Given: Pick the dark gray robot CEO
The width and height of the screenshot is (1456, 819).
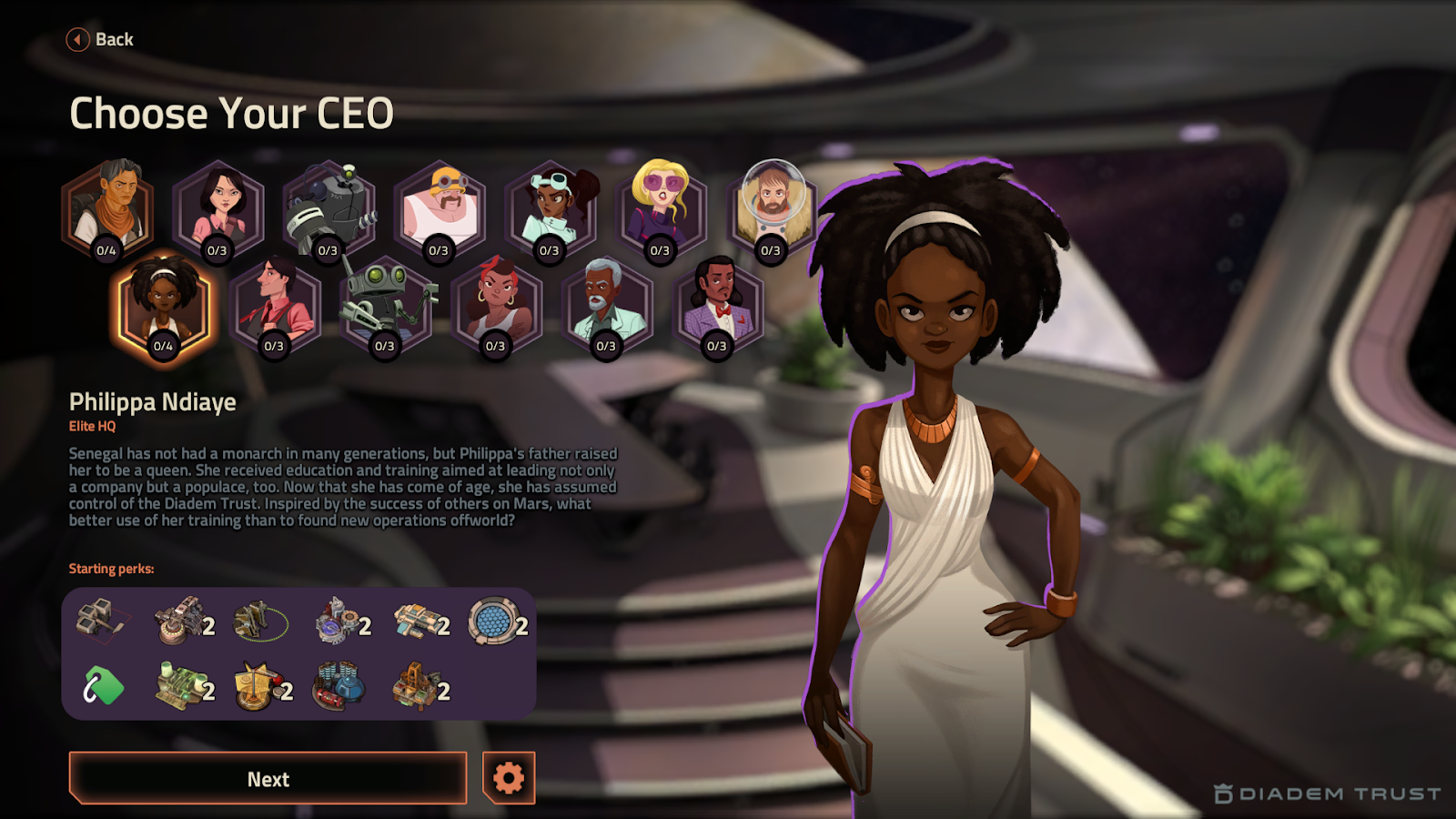Looking at the screenshot, I should [329, 208].
